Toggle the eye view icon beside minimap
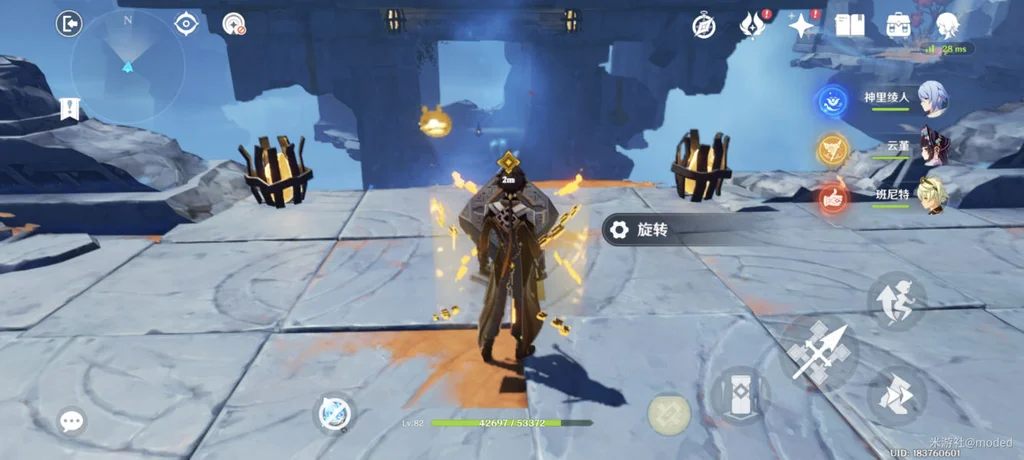1024x460 pixels. (x=186, y=24)
